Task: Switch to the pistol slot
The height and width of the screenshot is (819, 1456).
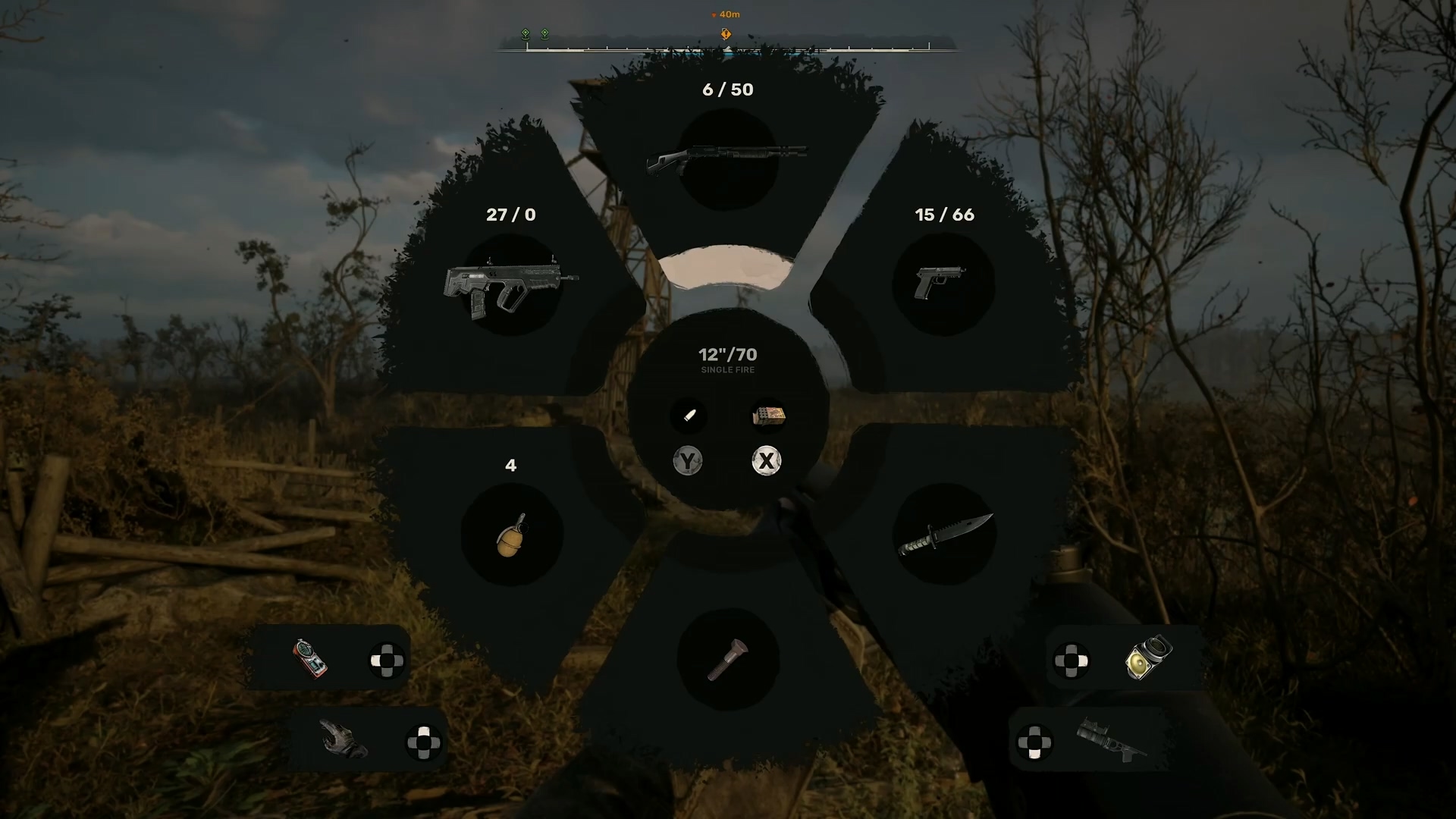Action: (x=943, y=284)
